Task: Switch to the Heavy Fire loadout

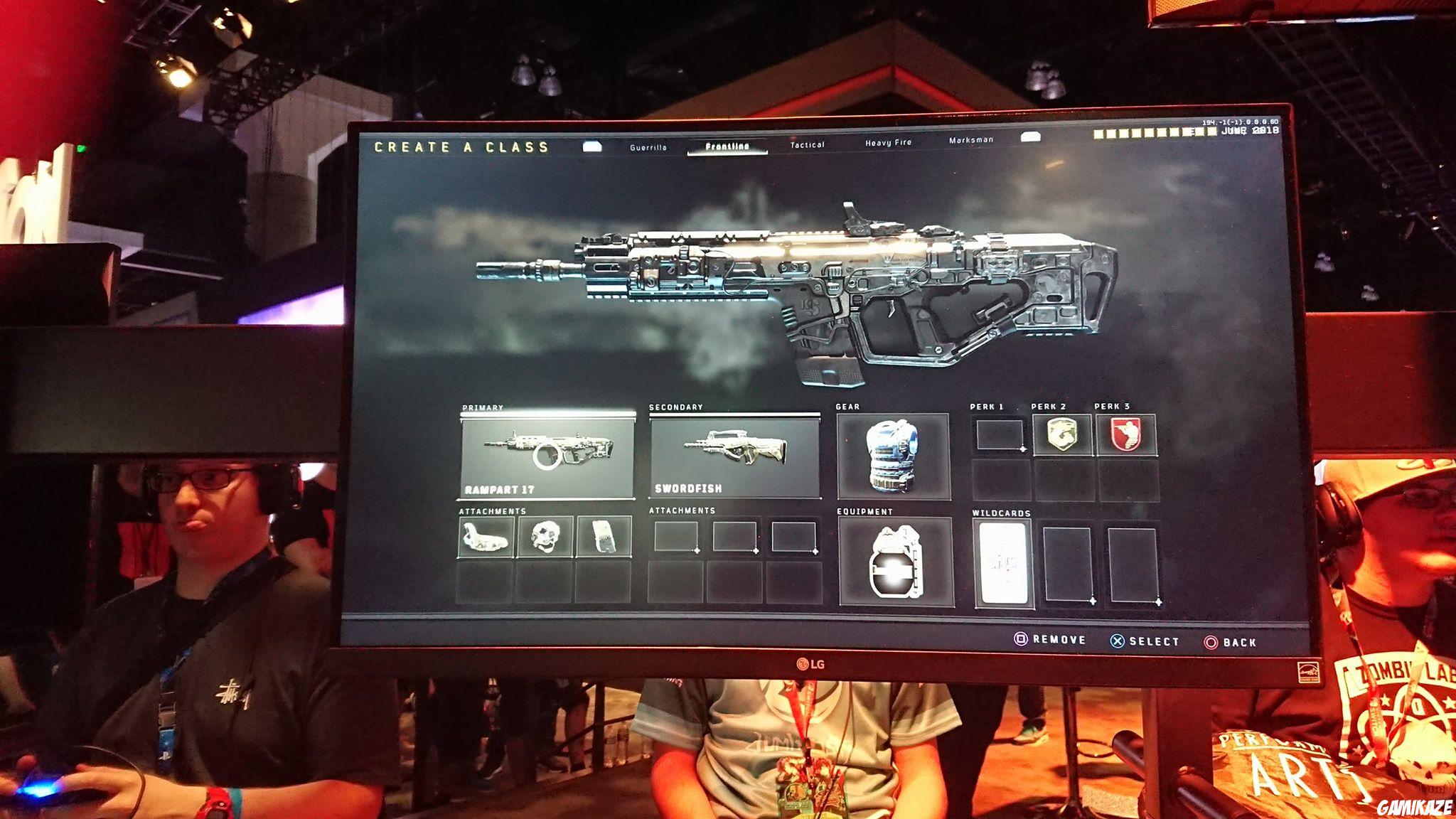Action: (889, 143)
